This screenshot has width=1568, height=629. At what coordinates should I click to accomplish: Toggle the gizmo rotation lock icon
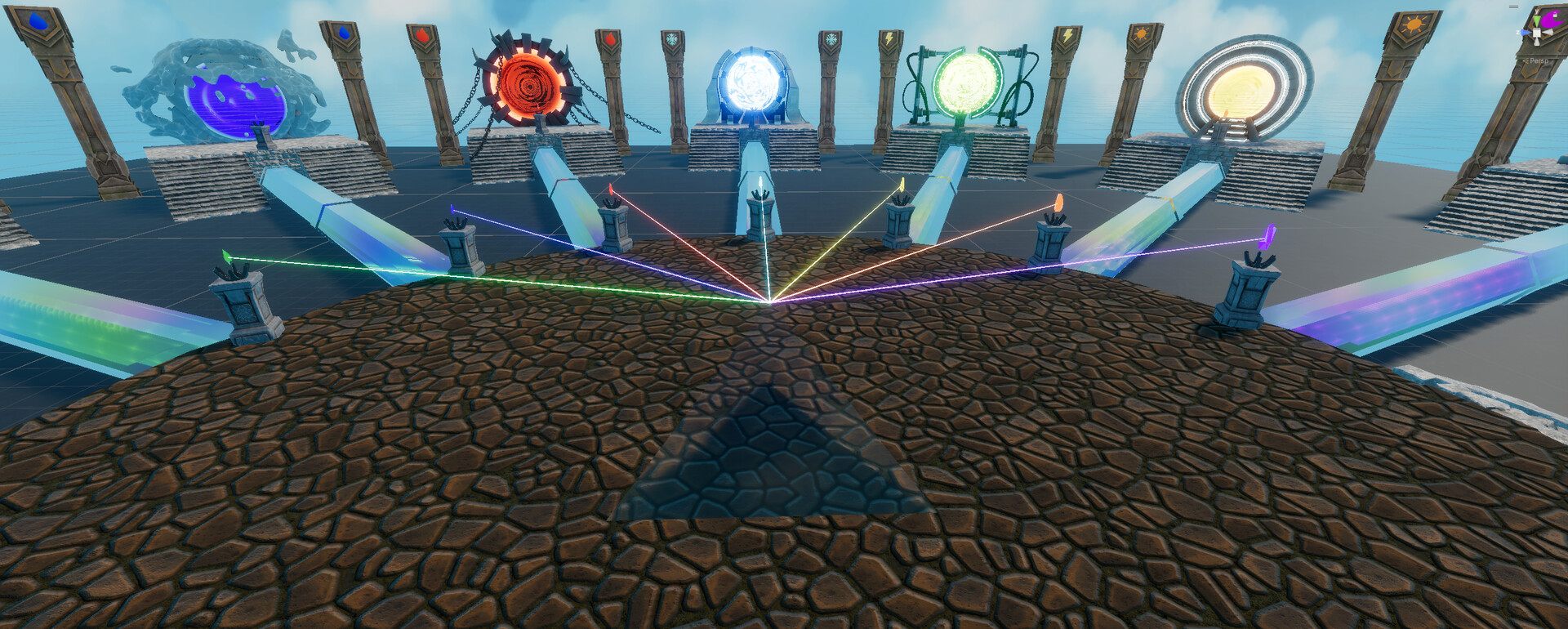tap(1513, 7)
